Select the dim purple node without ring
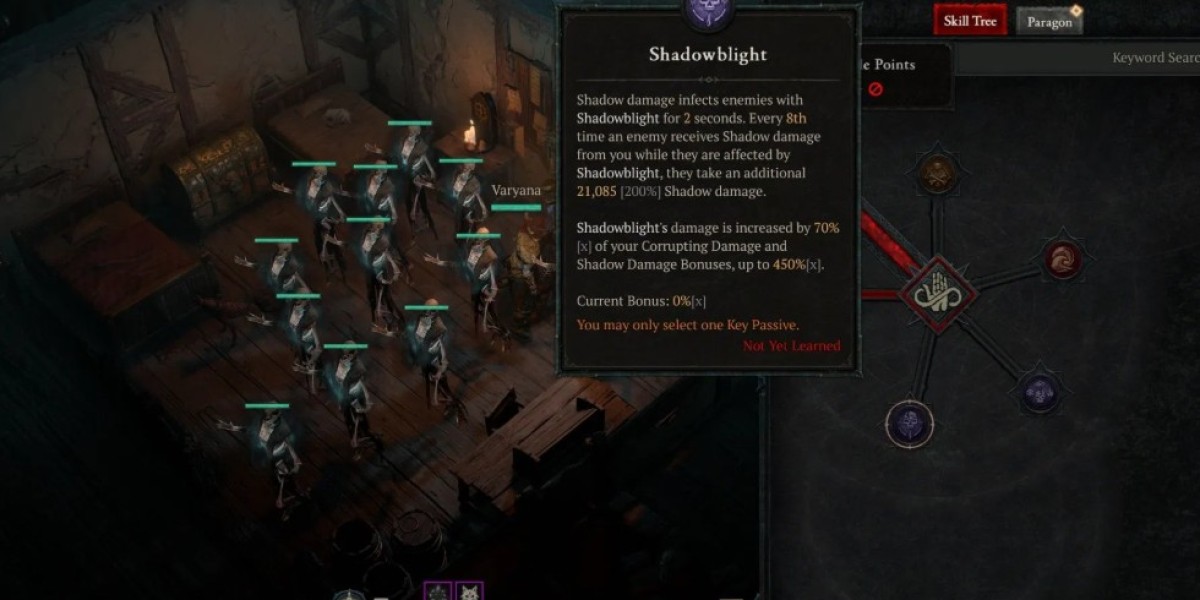This screenshot has height=600, width=1200. [x=1040, y=392]
